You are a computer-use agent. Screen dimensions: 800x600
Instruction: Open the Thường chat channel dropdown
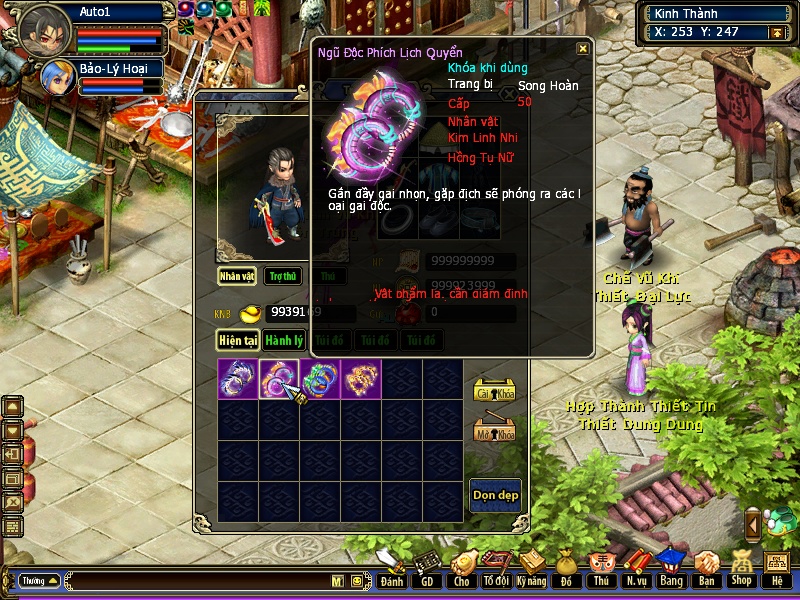click(x=39, y=581)
